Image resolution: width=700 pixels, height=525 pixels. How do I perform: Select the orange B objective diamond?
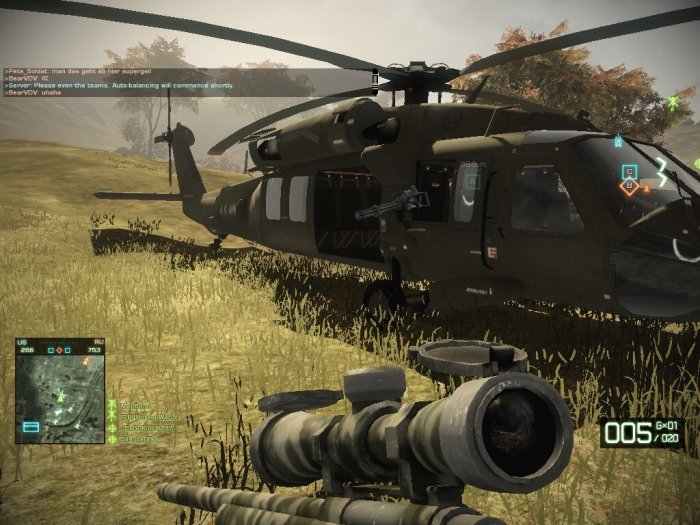click(629, 186)
